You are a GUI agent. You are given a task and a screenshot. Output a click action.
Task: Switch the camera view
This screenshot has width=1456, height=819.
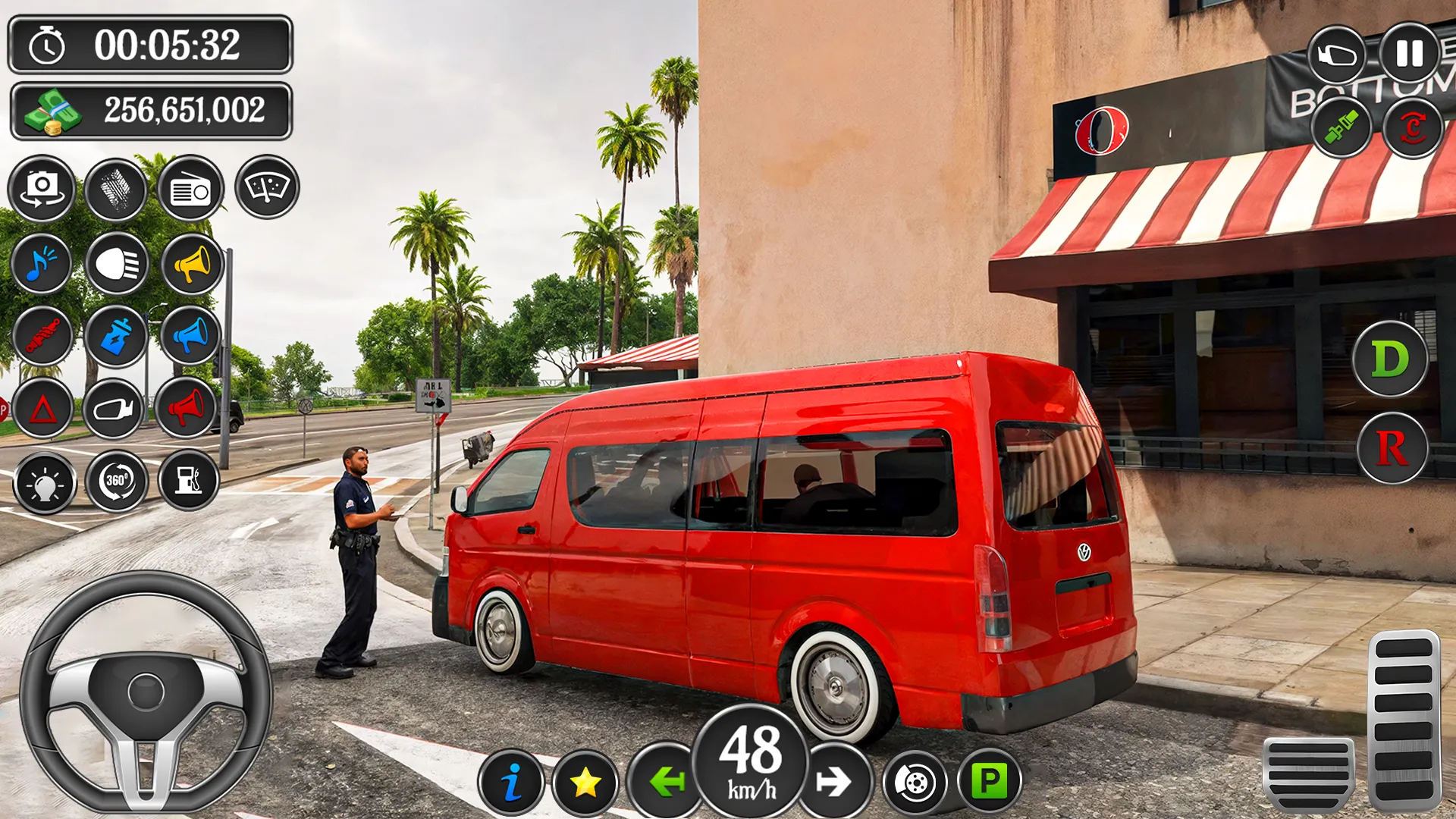44,190
